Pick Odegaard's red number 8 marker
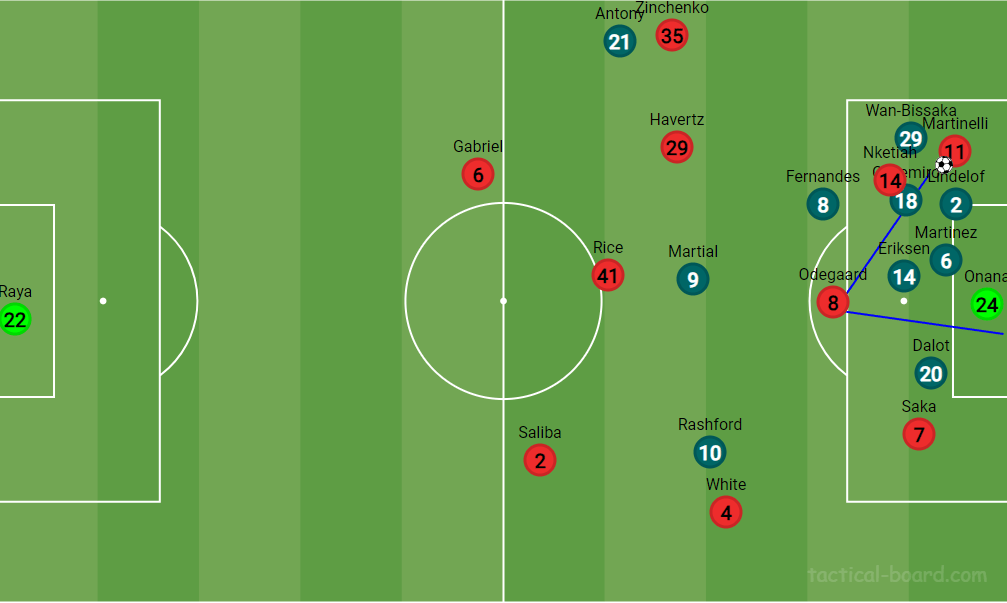This screenshot has height=603, width=1007. click(833, 301)
